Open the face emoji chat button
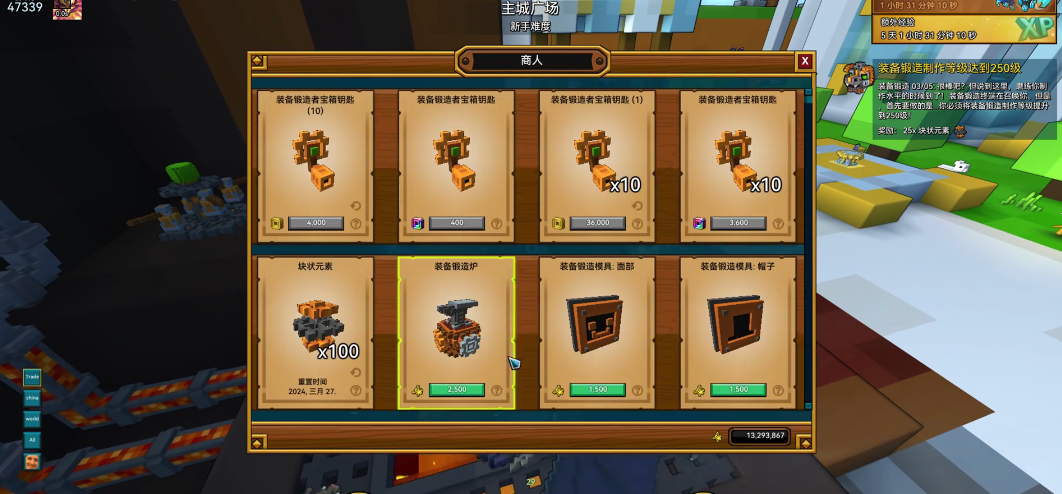Viewport: 1062px width, 494px height. (x=32, y=461)
